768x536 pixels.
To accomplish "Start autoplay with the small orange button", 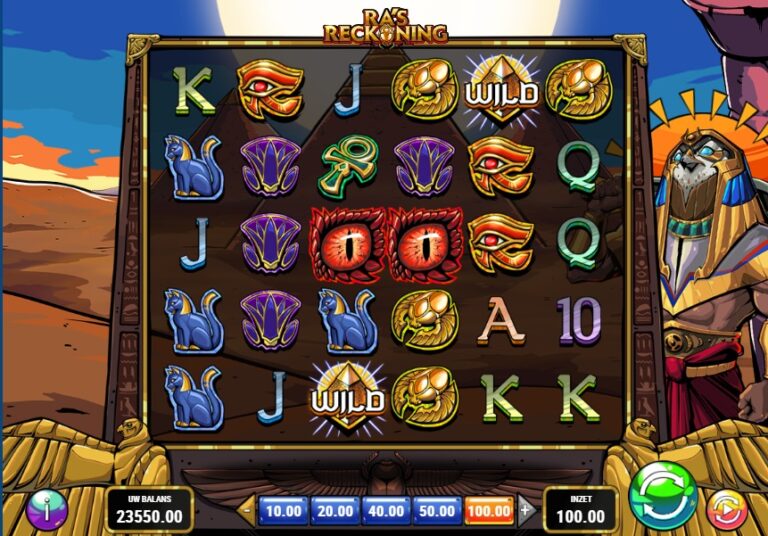I will pyautogui.click(x=726, y=510).
